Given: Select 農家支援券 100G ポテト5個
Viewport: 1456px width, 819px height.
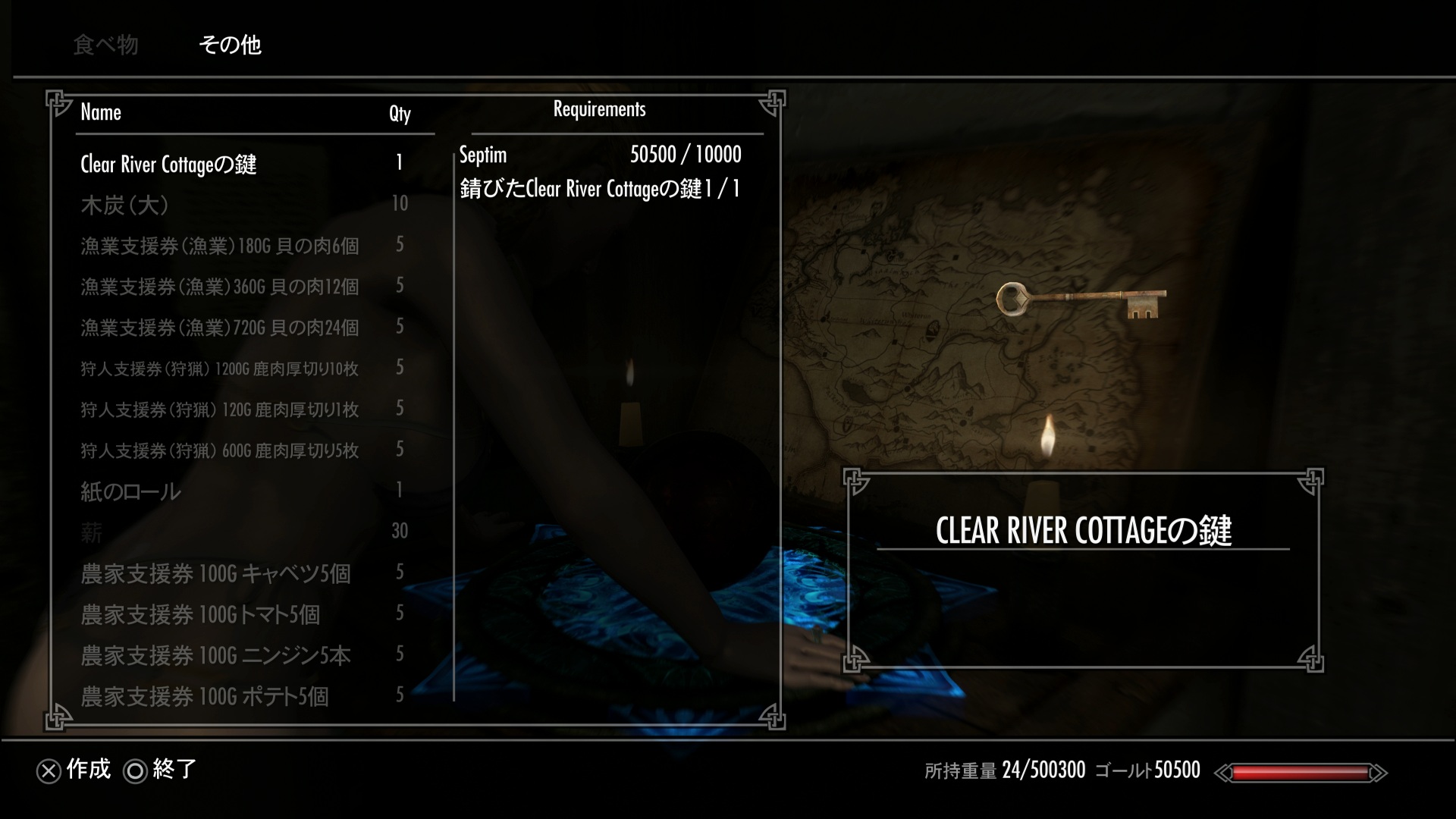Looking at the screenshot, I should [205, 696].
